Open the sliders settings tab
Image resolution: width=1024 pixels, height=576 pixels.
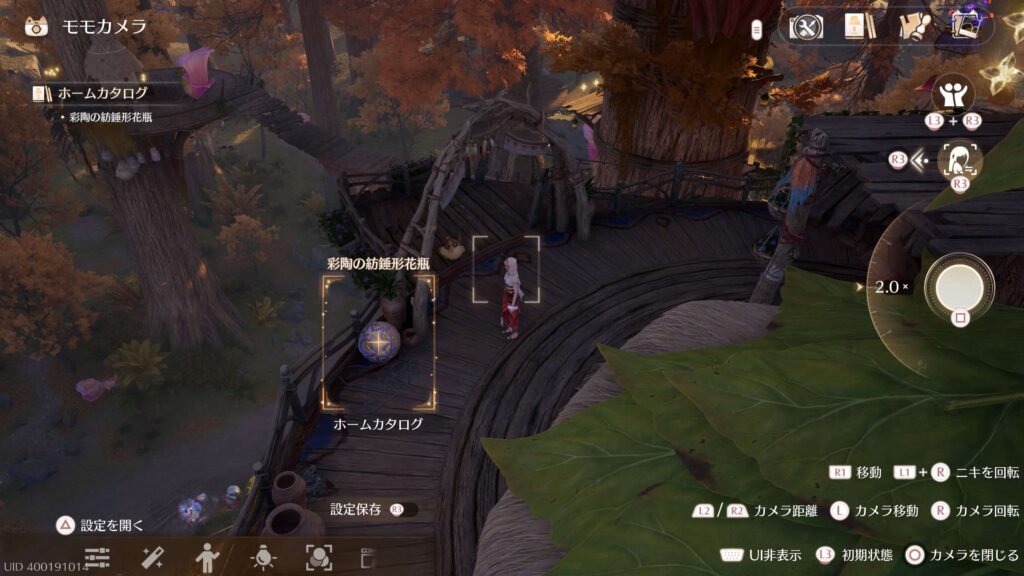[x=97, y=558]
